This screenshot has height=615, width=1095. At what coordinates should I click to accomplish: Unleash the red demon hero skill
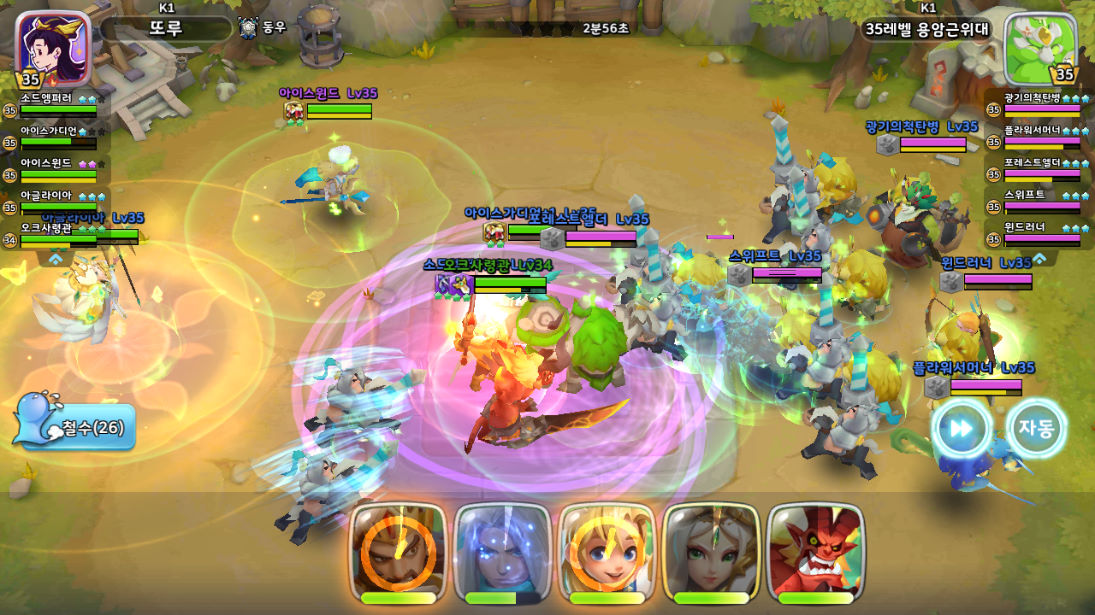(815, 552)
